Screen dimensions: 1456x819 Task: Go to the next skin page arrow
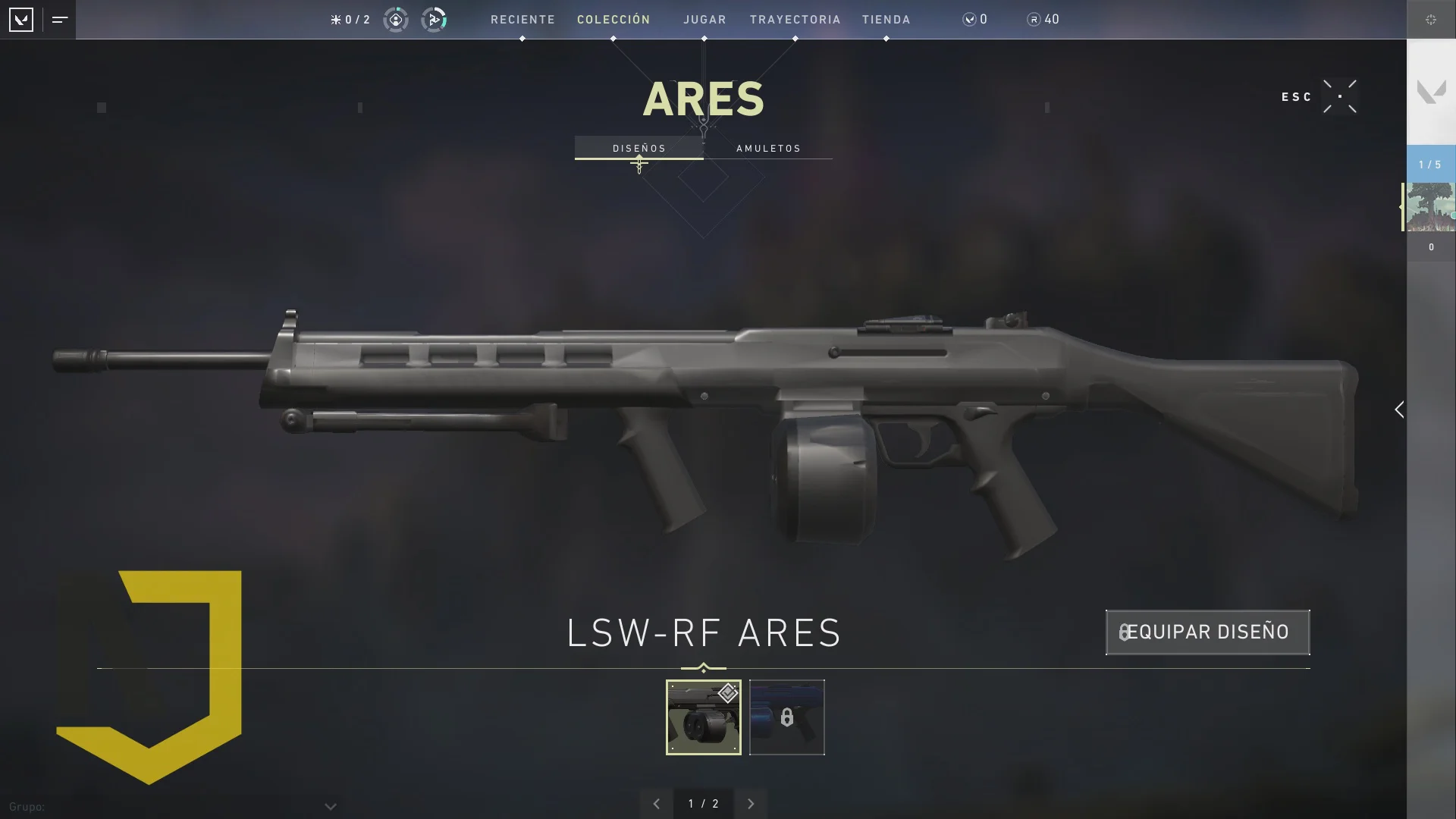pos(751,804)
